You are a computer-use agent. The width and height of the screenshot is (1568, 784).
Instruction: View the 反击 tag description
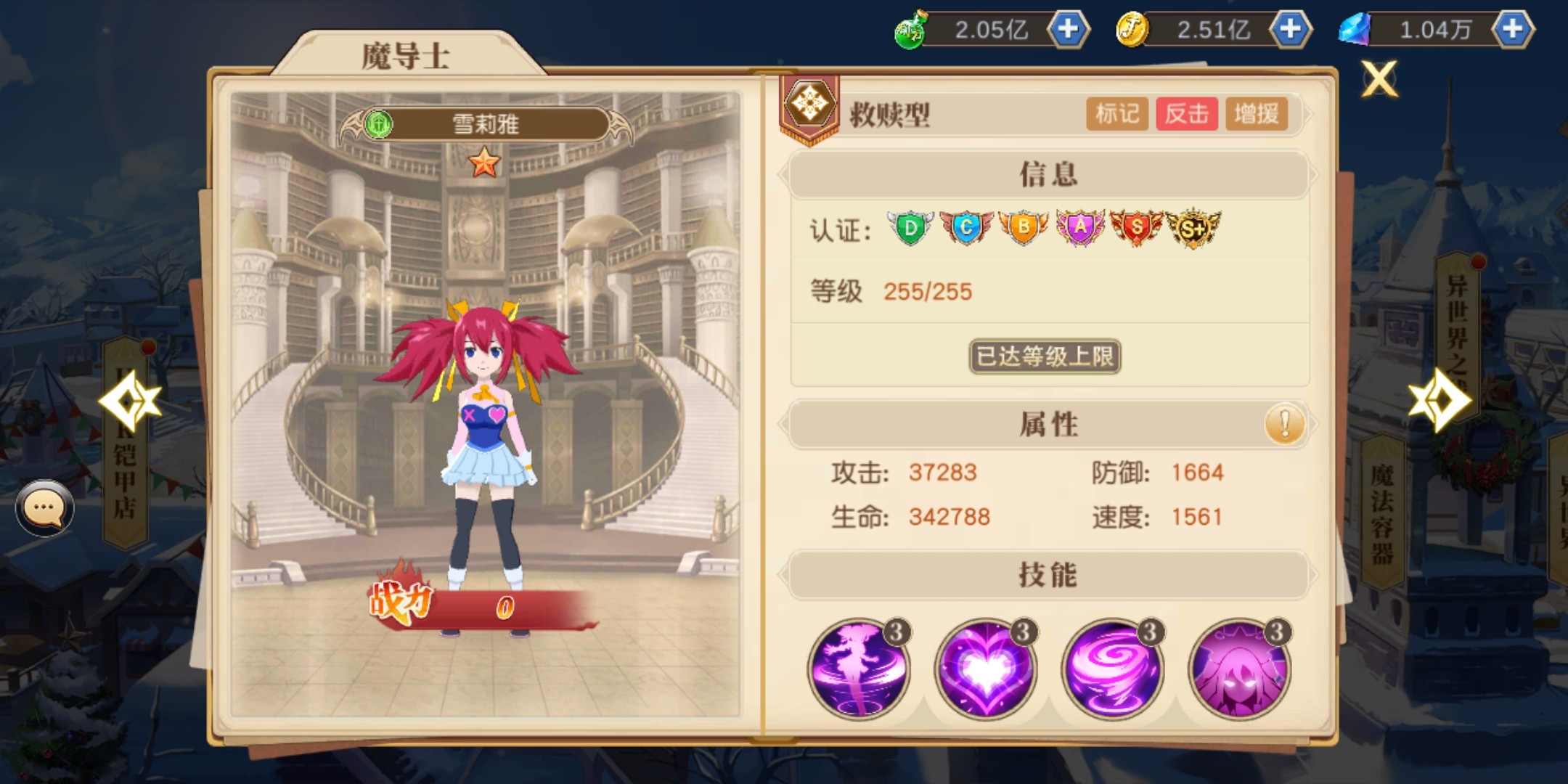click(x=1186, y=114)
